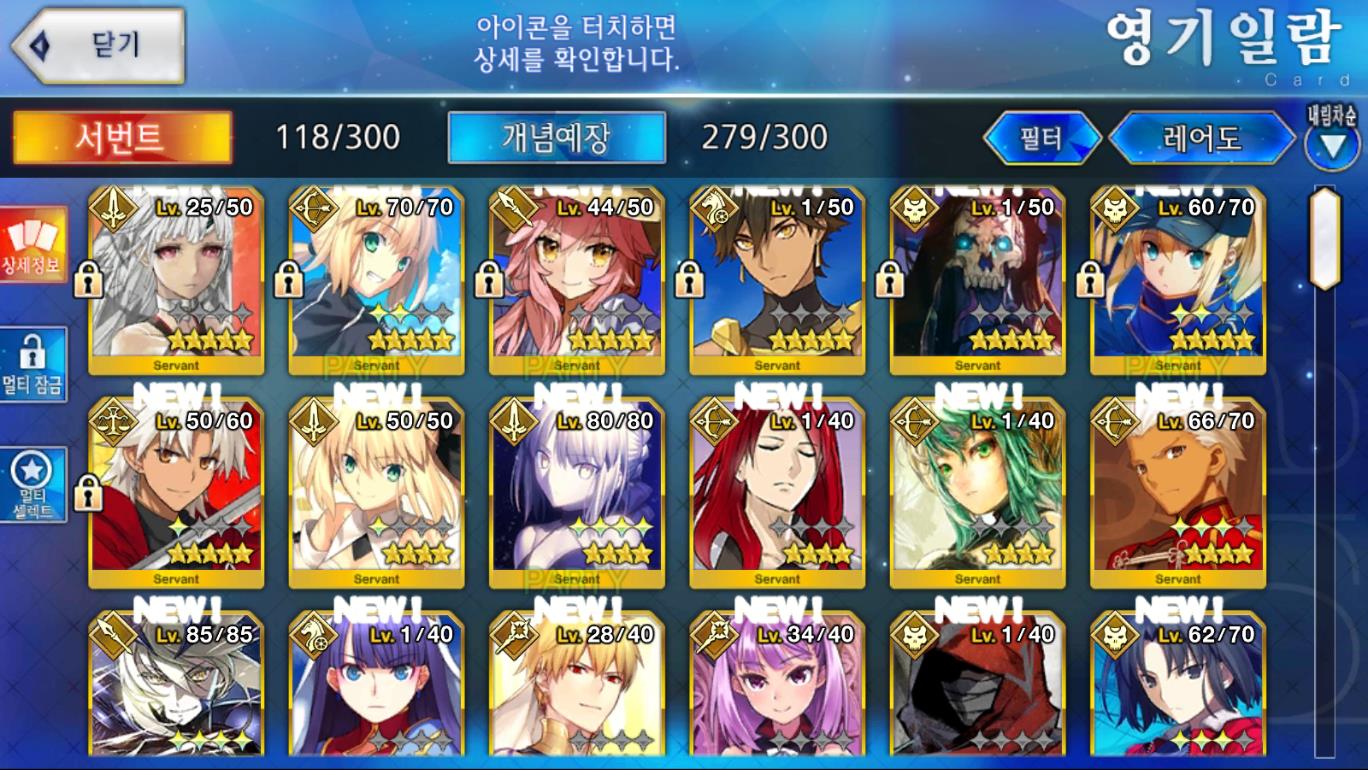The width and height of the screenshot is (1368, 770).
Task: Select the Lv. 1/50 skull-faced servant card
Action: (x=977, y=280)
